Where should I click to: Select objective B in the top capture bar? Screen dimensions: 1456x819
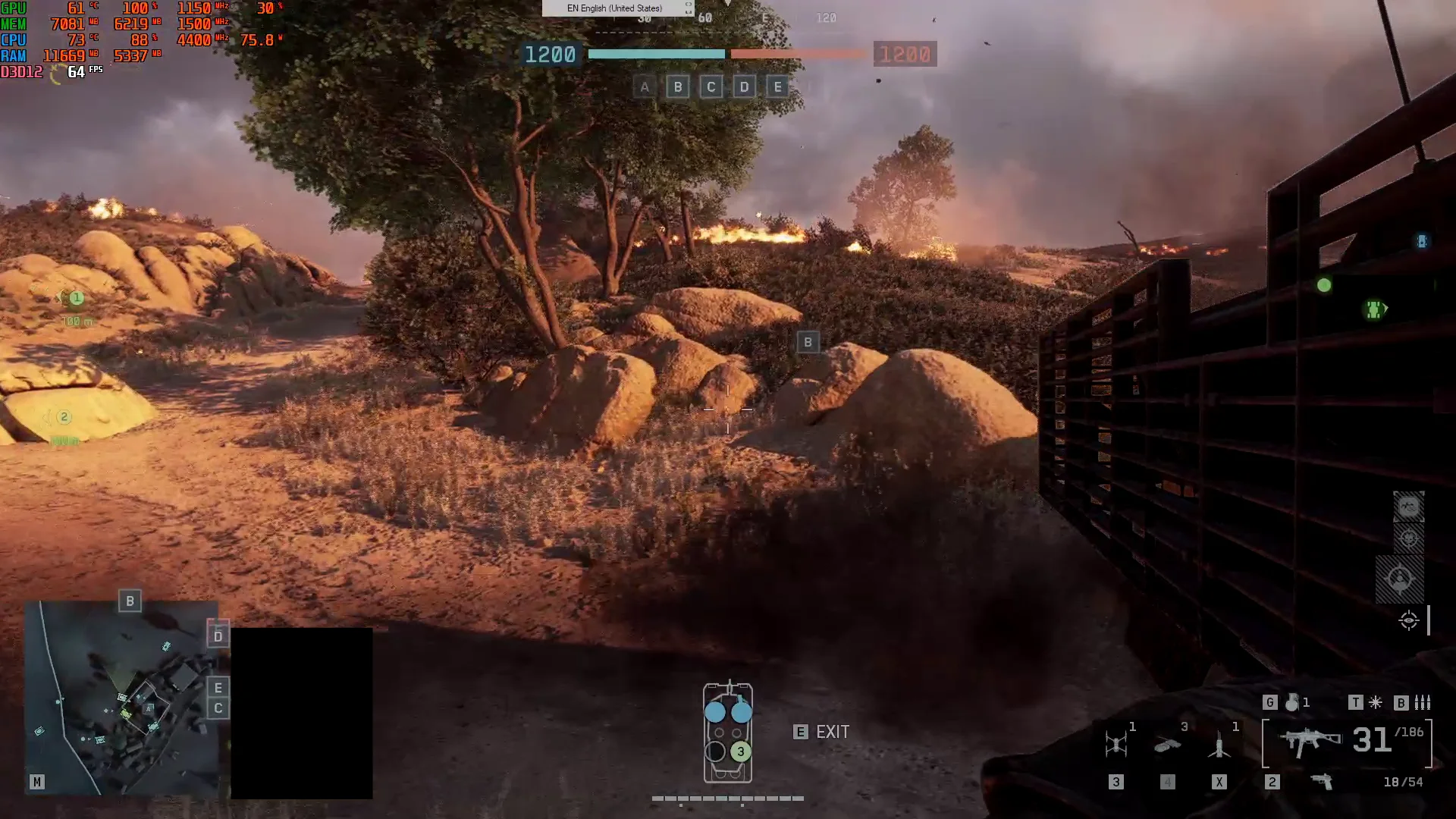pos(678,87)
